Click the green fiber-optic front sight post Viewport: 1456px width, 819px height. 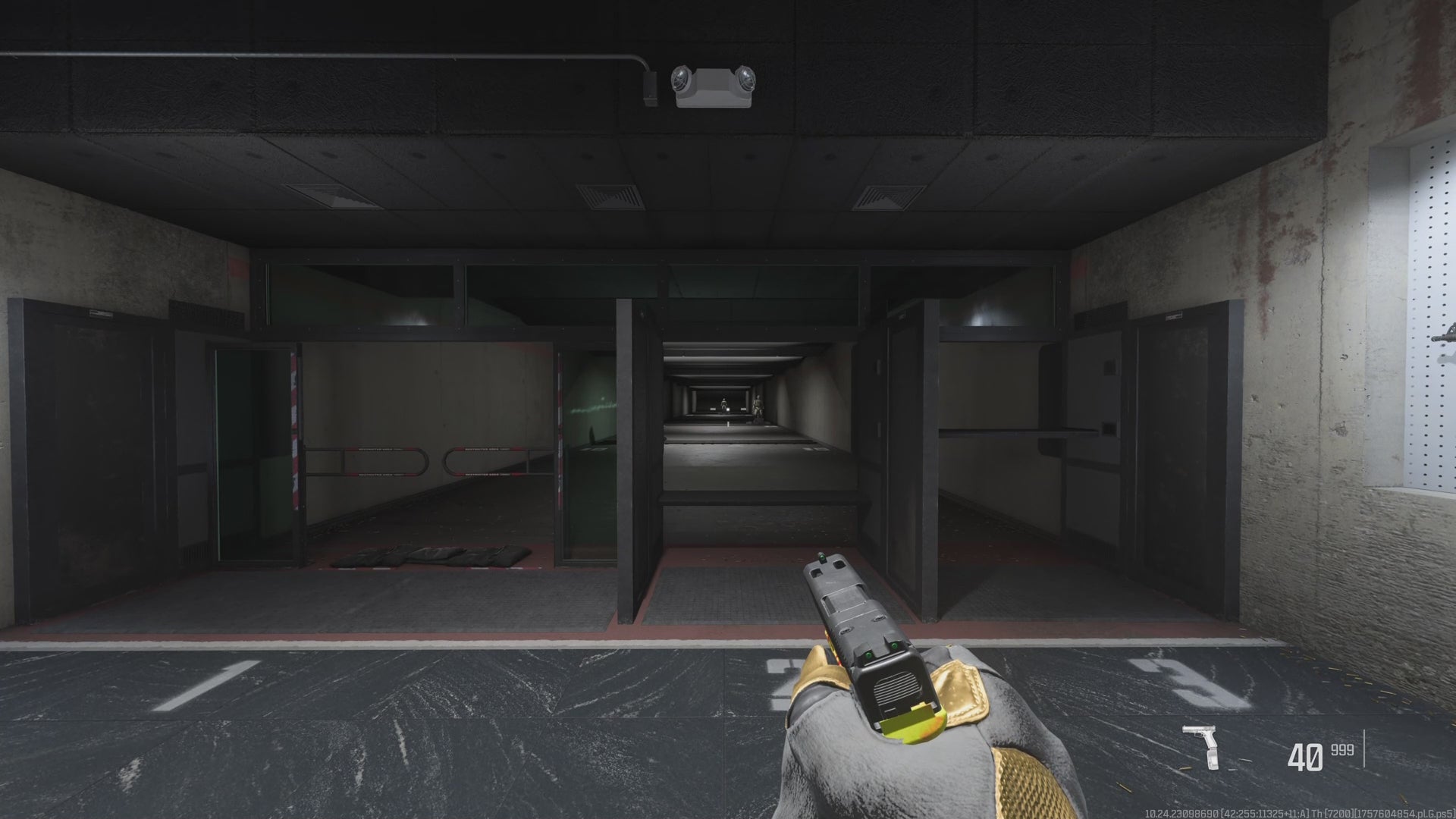pyautogui.click(x=822, y=557)
